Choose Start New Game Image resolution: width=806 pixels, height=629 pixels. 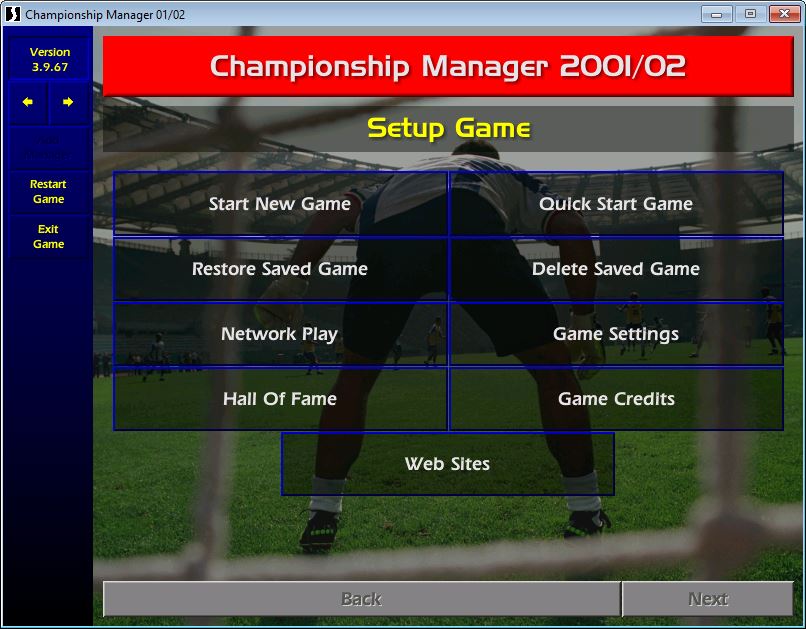click(280, 204)
